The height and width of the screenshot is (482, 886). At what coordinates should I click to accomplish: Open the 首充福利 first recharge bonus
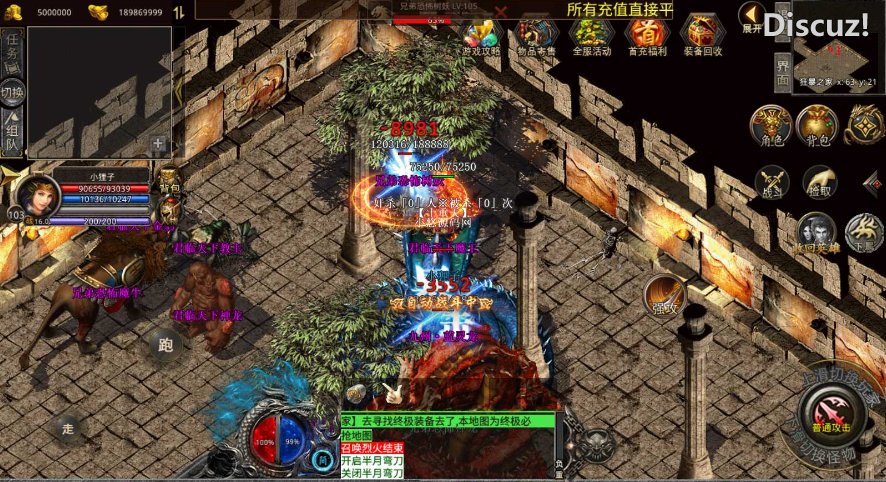pos(646,36)
